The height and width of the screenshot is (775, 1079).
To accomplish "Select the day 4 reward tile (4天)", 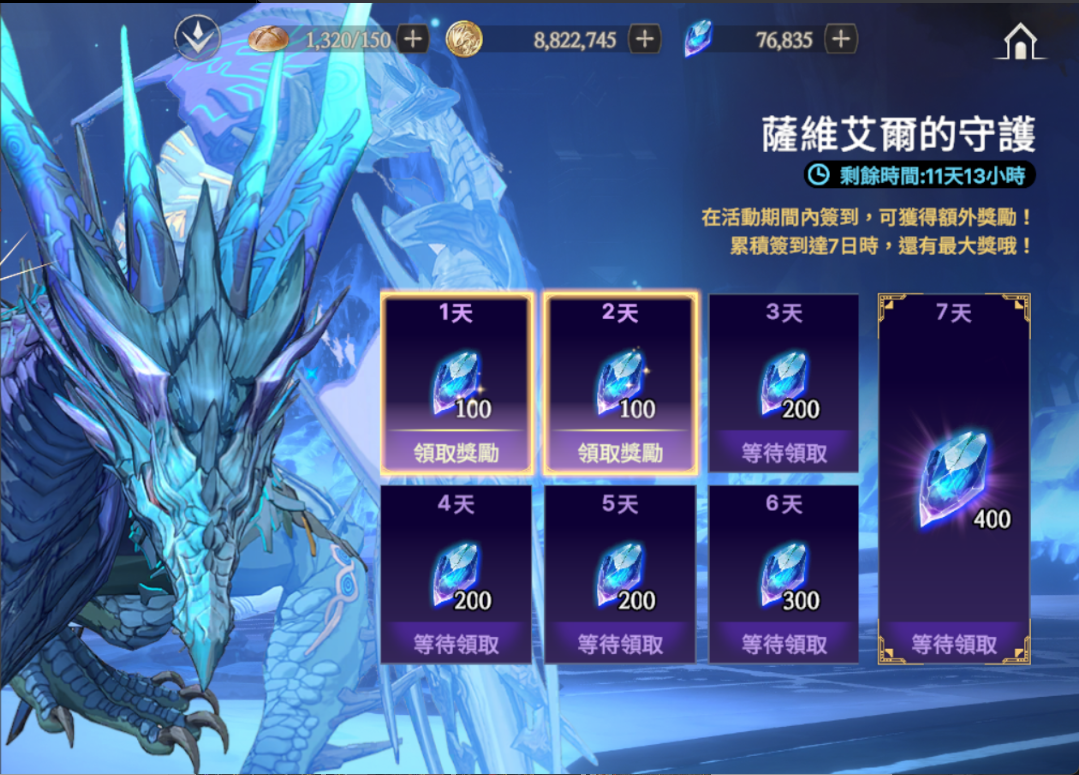I will [456, 574].
